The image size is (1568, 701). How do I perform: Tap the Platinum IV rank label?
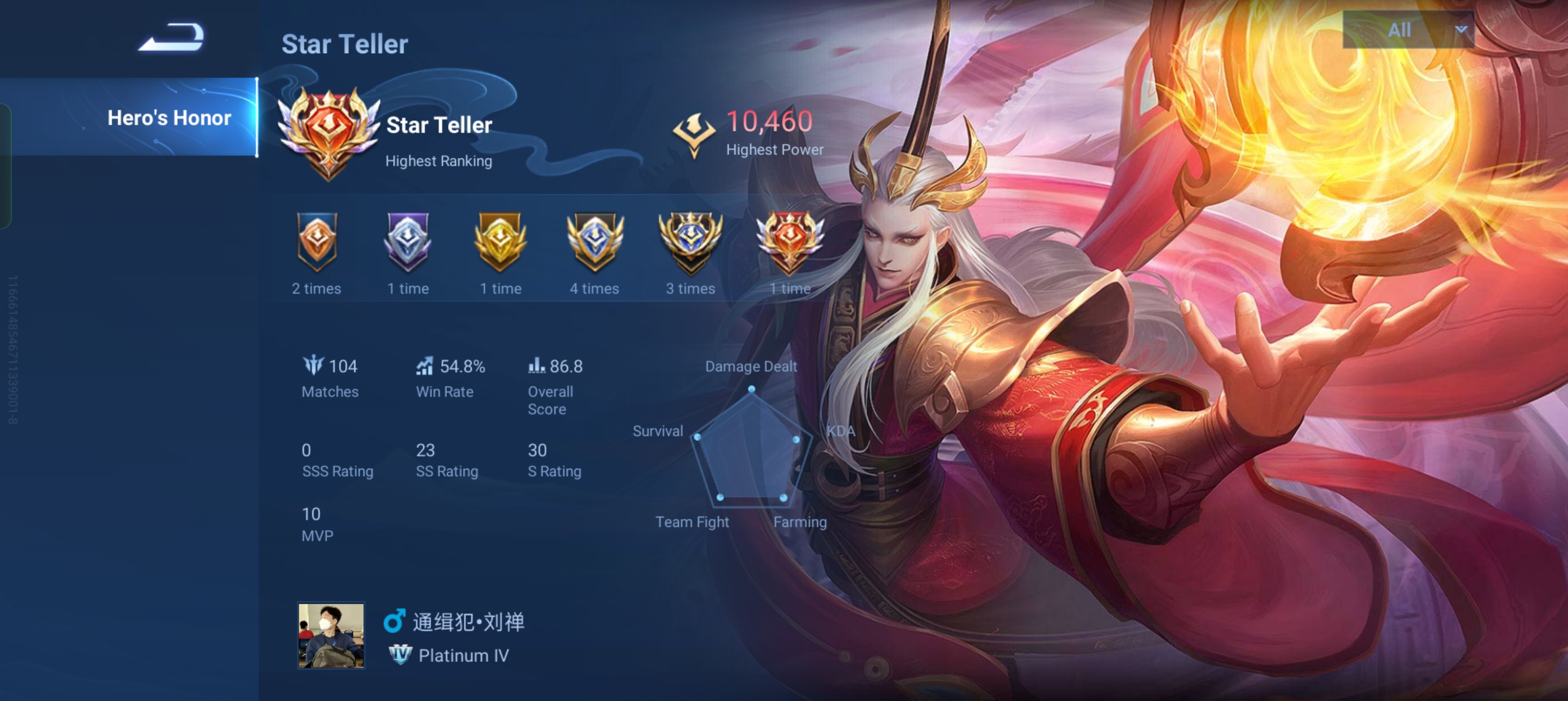(x=462, y=655)
